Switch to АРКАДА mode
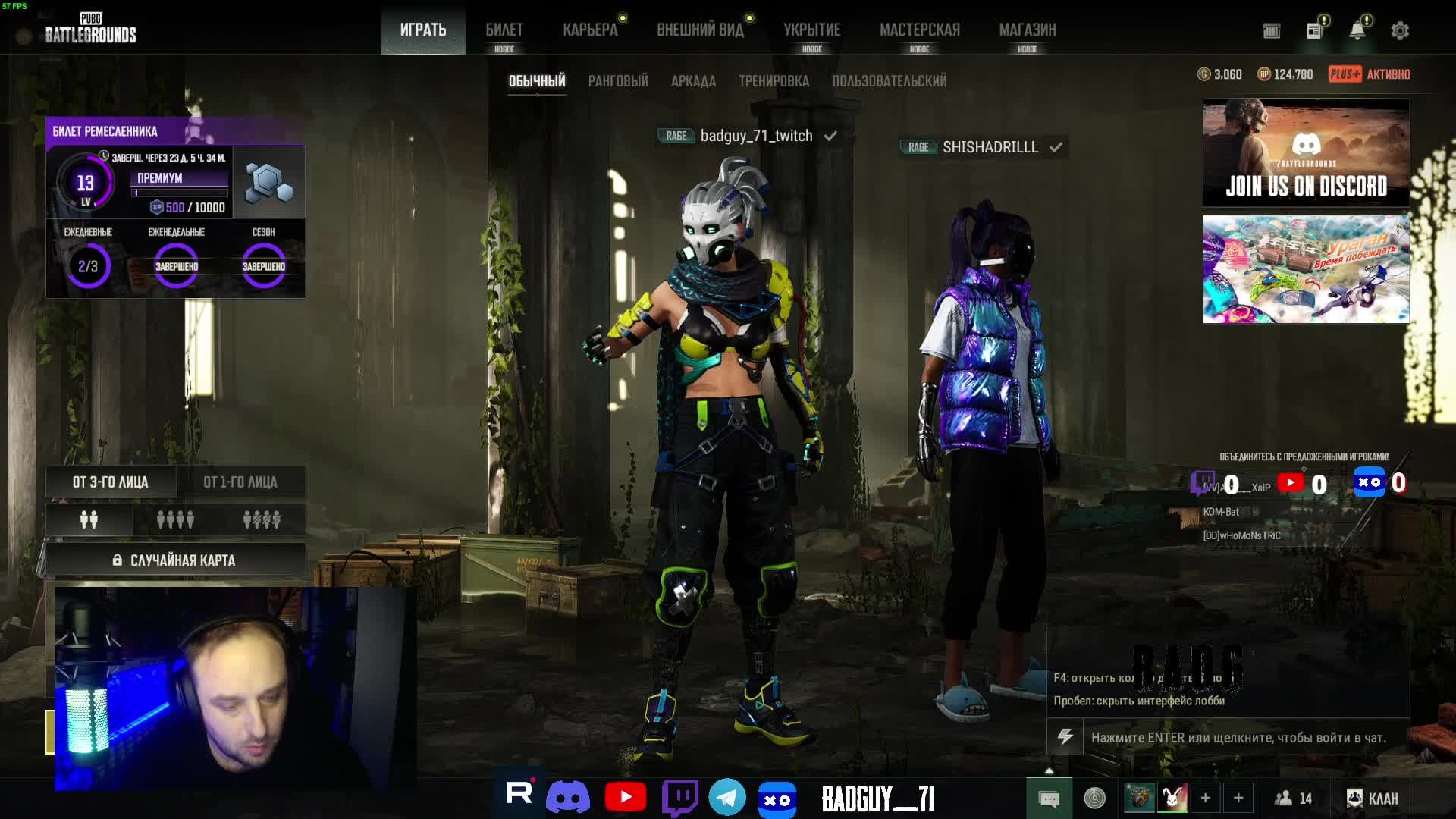1456x819 pixels. click(x=693, y=81)
